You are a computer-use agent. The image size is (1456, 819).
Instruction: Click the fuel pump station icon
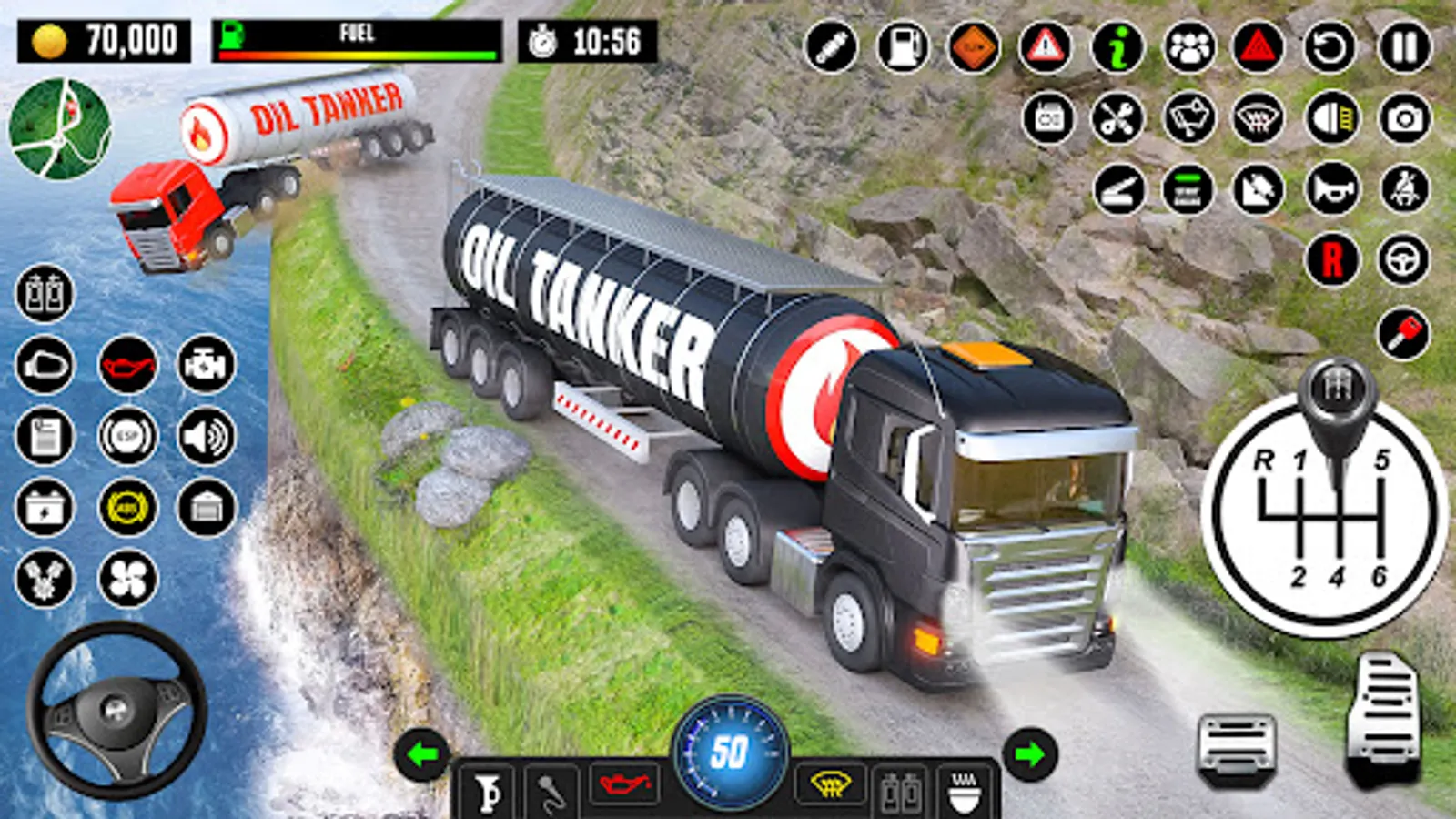click(903, 46)
